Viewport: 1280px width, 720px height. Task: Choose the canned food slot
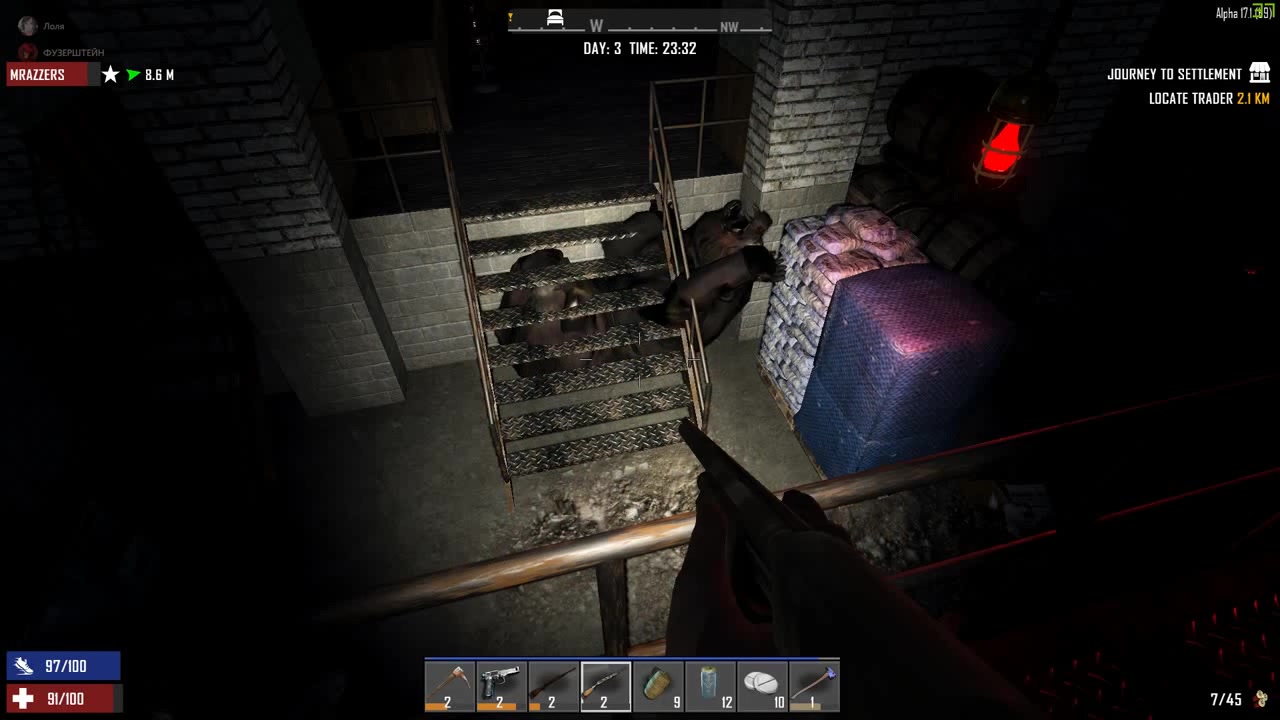pyautogui.click(x=658, y=686)
